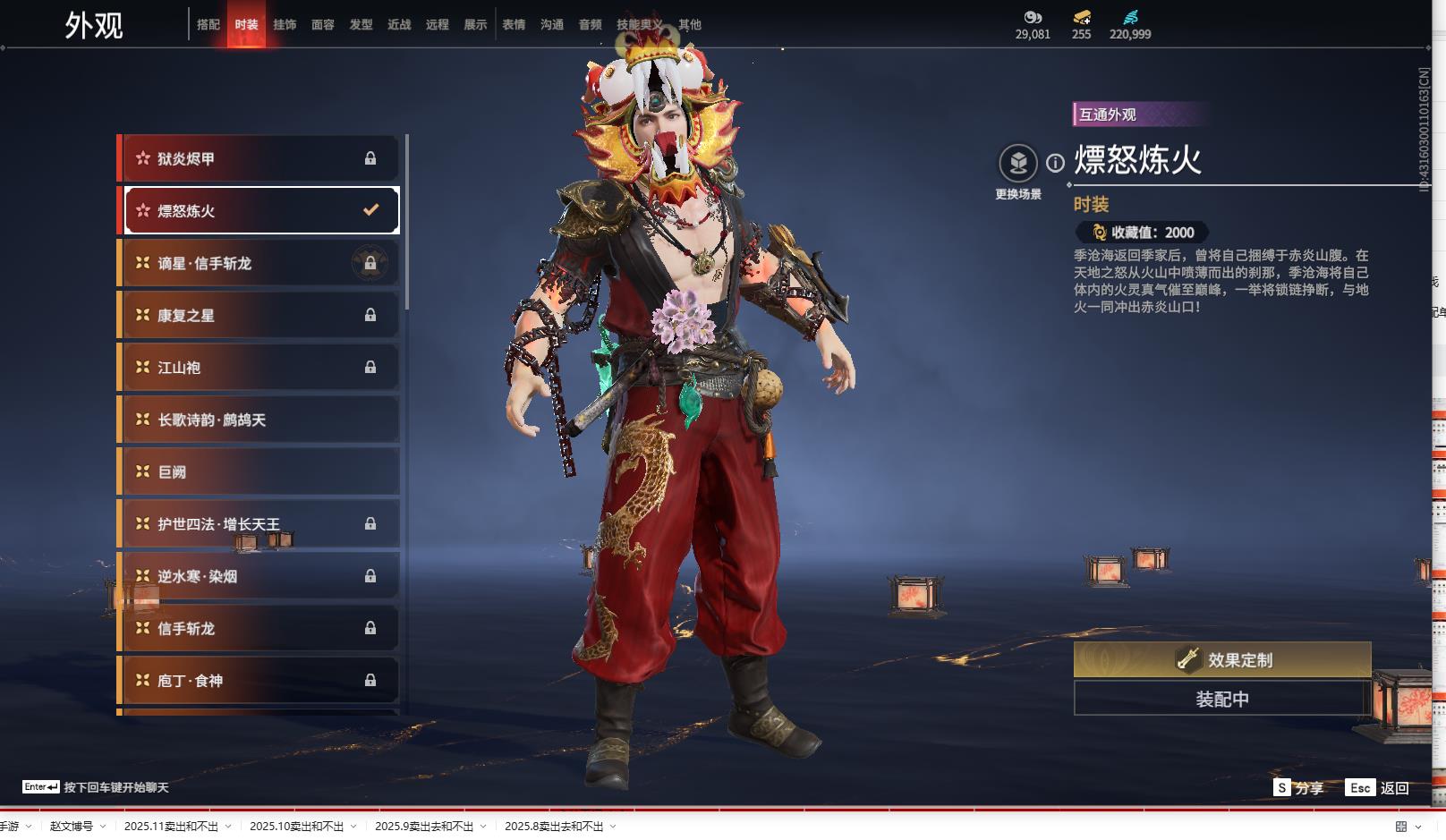1446x840 pixels.
Task: Click the 装配中 button
Action: click(x=1222, y=699)
